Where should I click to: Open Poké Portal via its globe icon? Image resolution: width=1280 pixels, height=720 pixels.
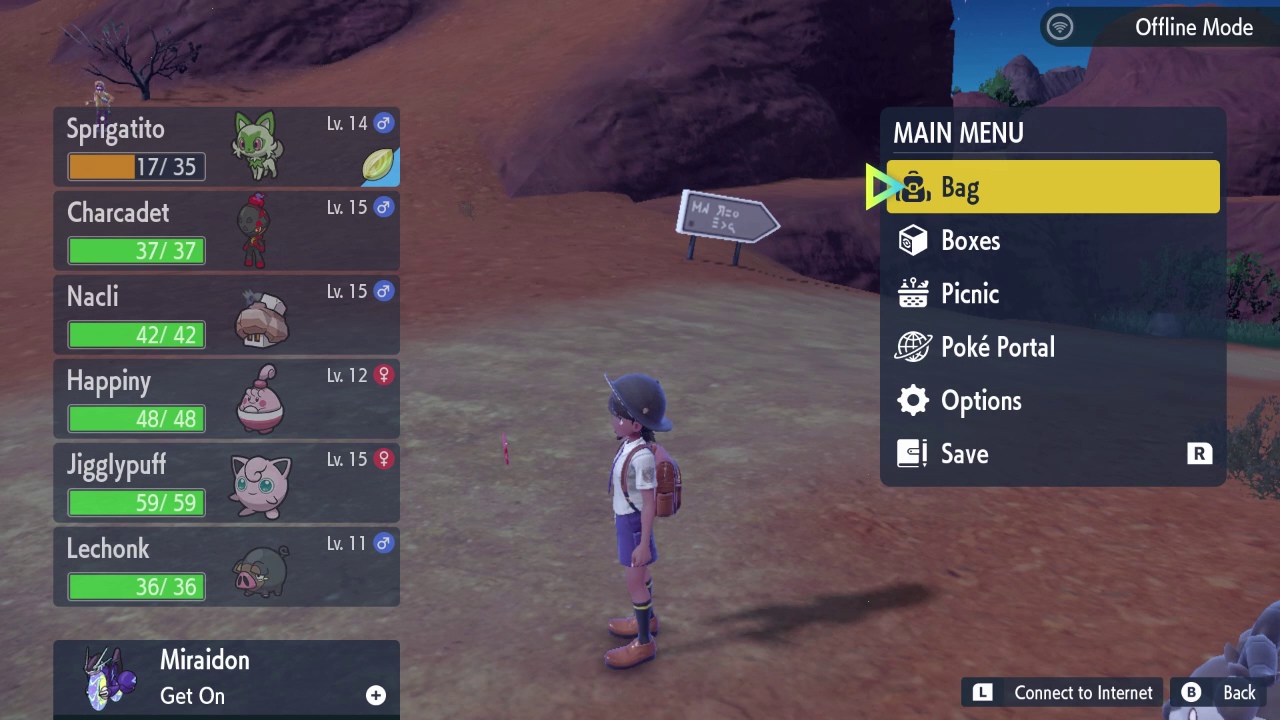point(913,347)
